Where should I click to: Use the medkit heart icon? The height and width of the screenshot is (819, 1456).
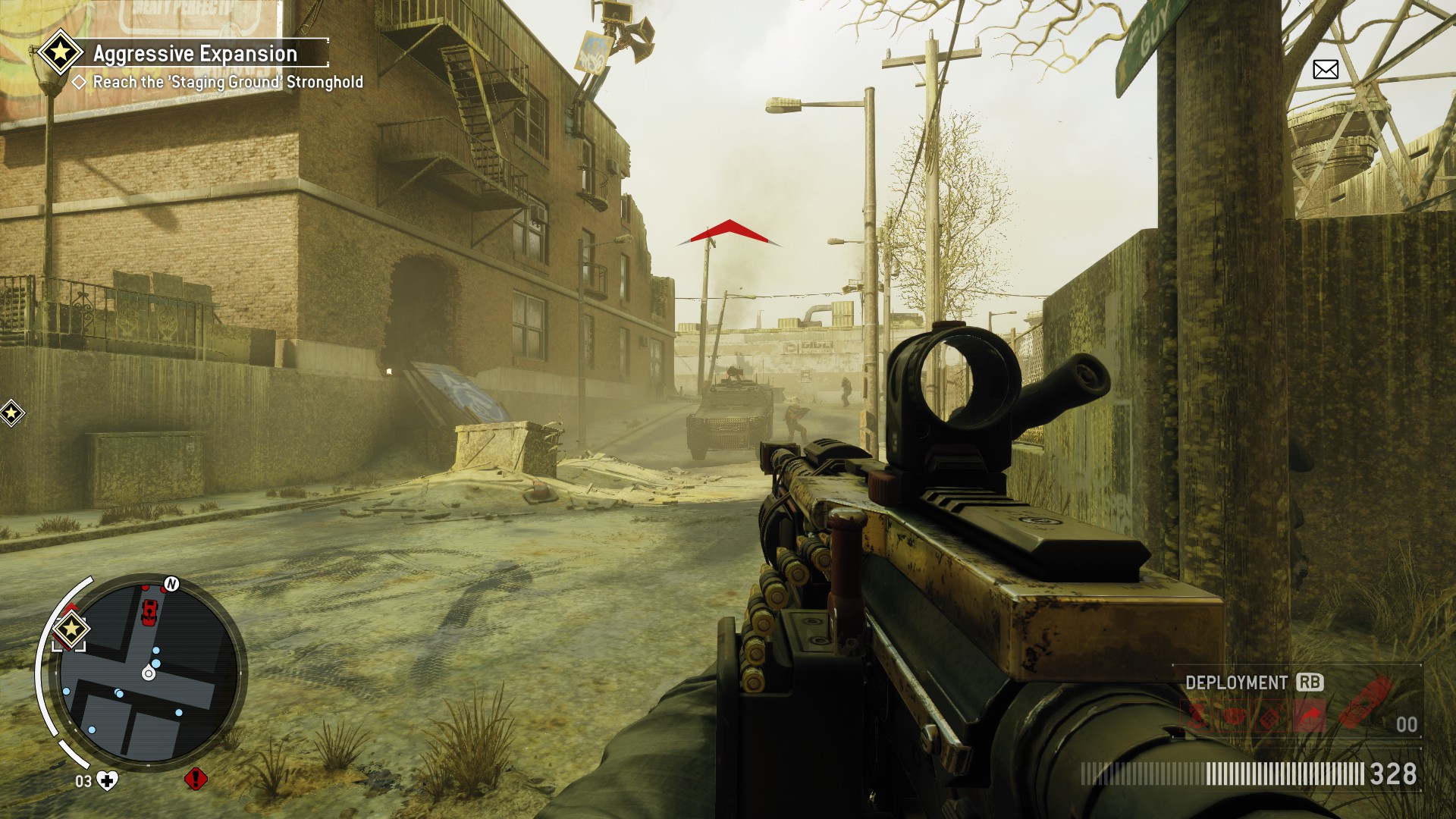point(108,780)
